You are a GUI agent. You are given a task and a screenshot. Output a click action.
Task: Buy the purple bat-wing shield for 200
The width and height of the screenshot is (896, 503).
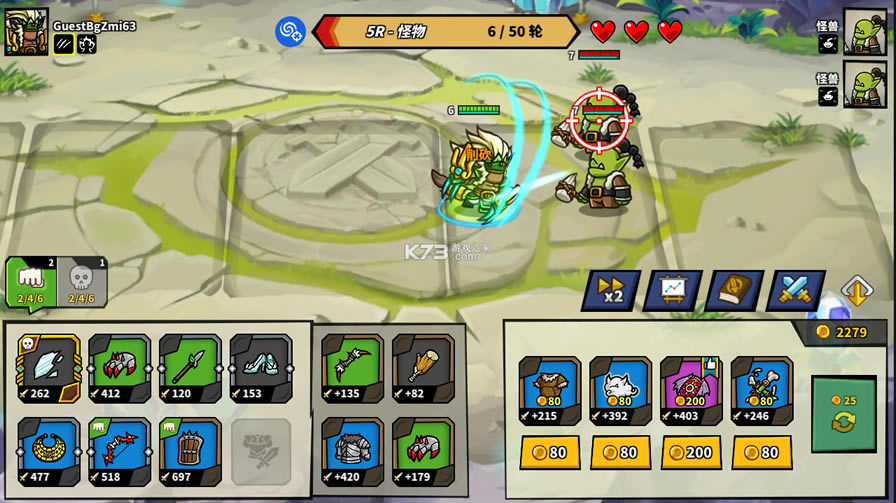tap(690, 453)
